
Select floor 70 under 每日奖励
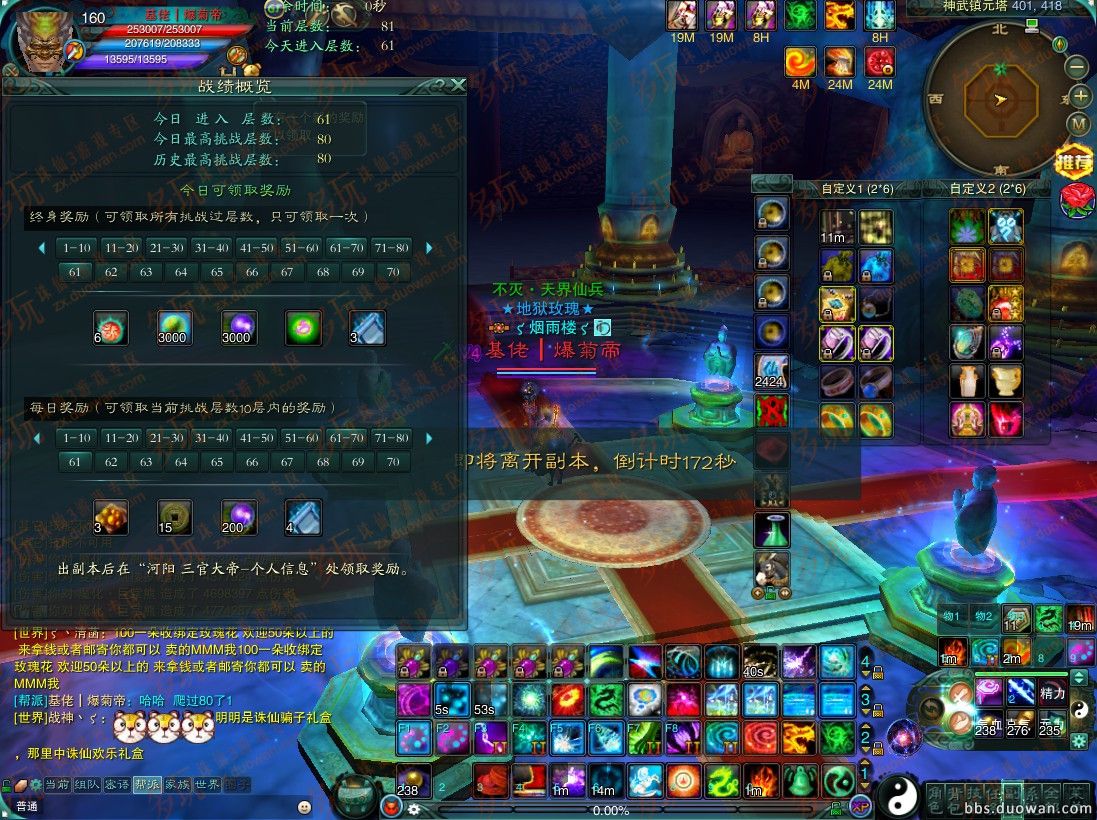point(393,462)
